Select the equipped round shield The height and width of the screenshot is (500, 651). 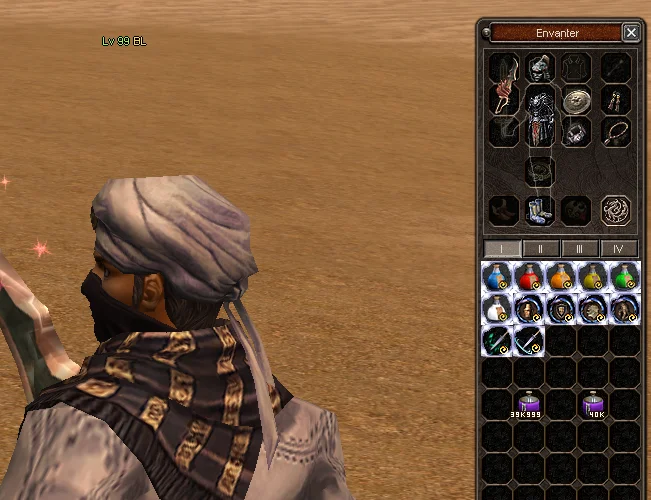click(x=575, y=100)
